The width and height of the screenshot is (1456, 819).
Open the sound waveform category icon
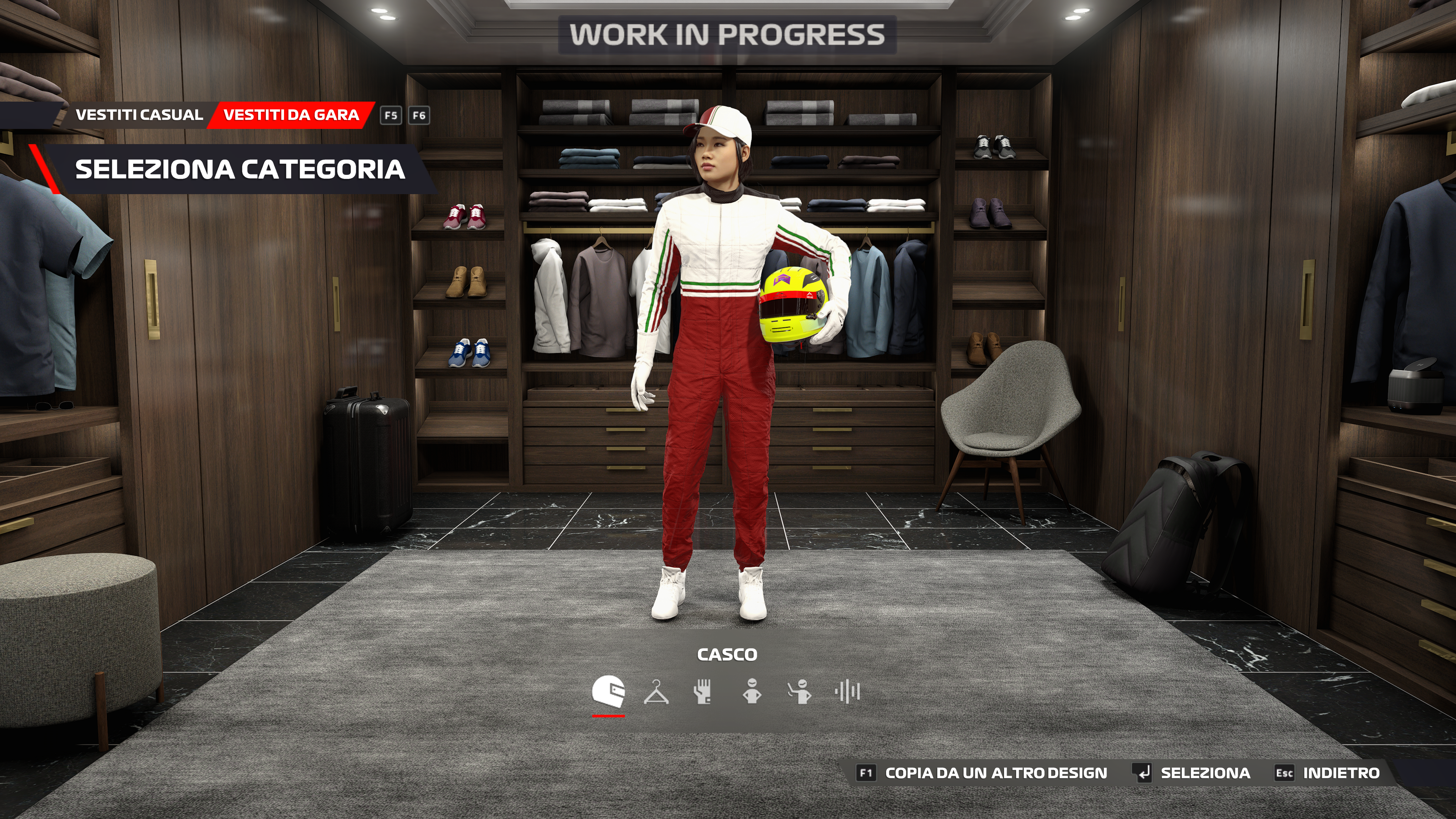click(x=847, y=692)
